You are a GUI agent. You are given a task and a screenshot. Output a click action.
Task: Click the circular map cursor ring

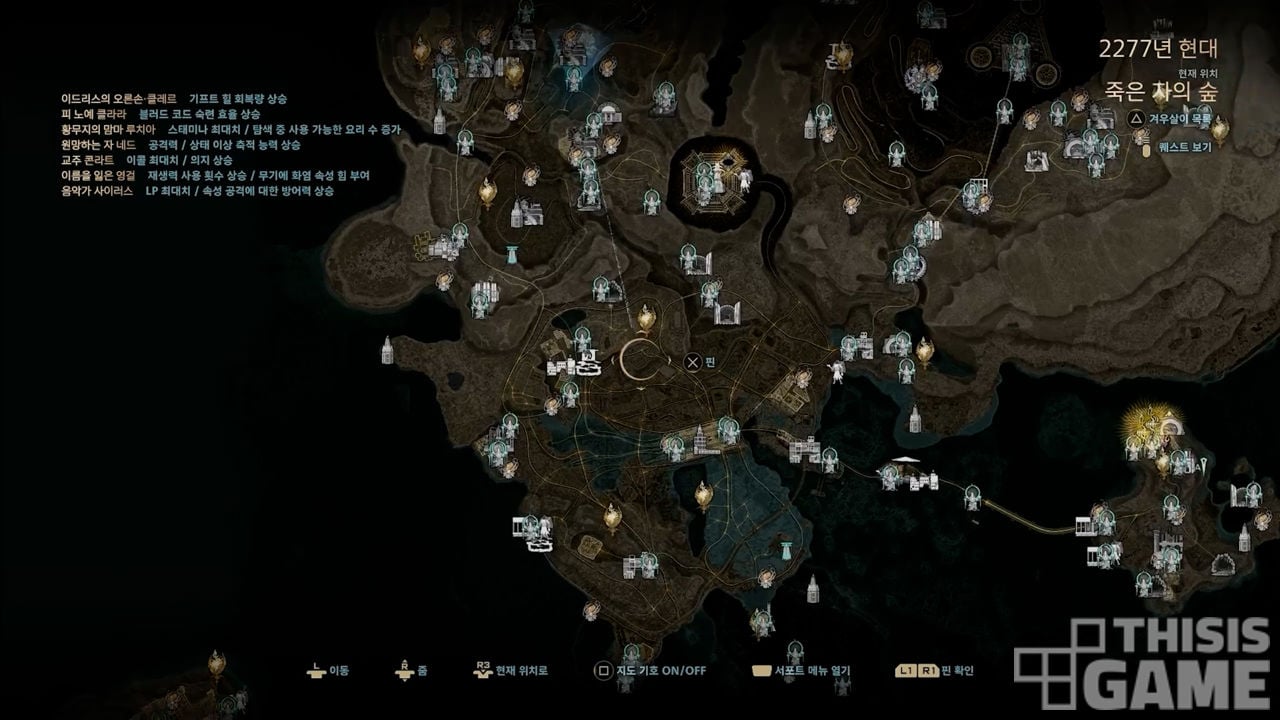pyautogui.click(x=641, y=360)
